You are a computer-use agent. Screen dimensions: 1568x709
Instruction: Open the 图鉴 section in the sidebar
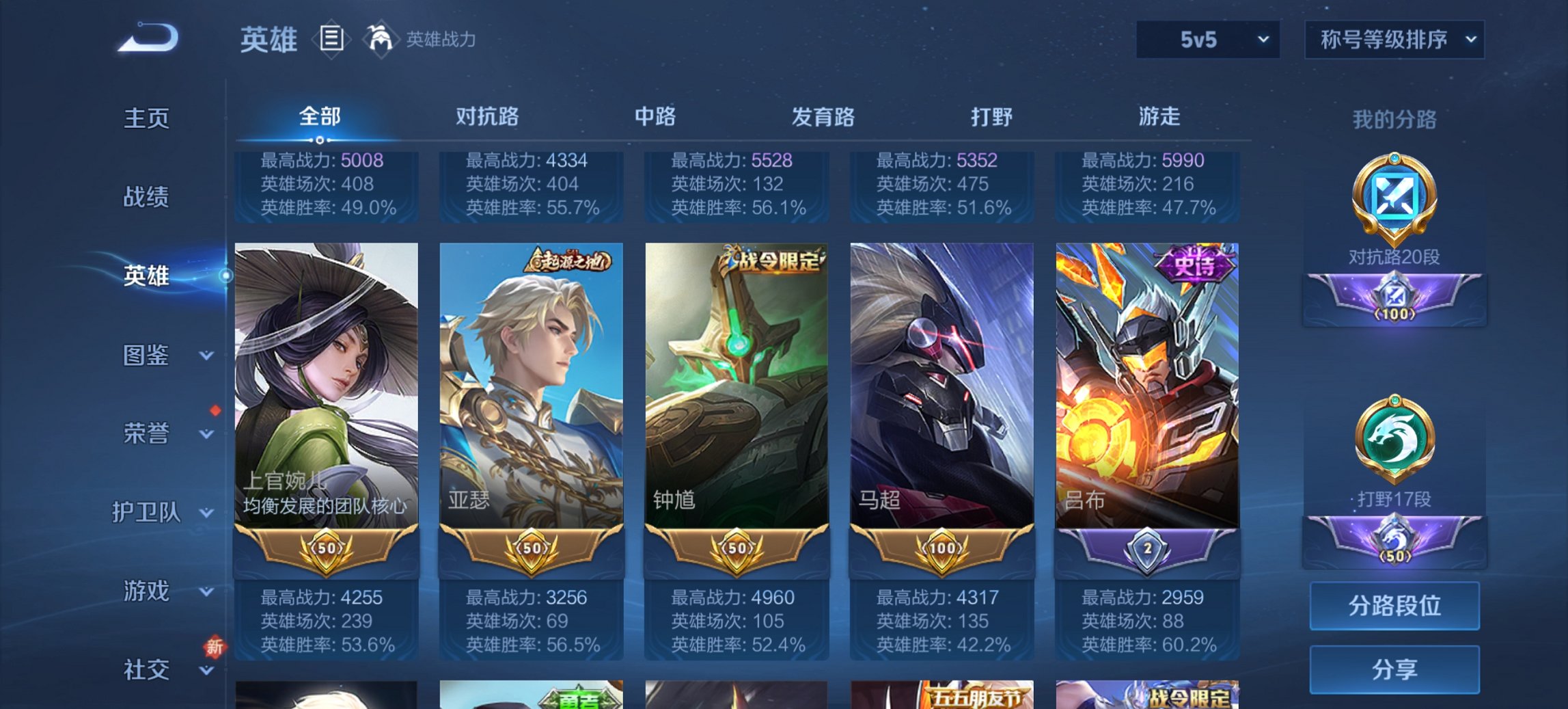pyautogui.click(x=148, y=356)
